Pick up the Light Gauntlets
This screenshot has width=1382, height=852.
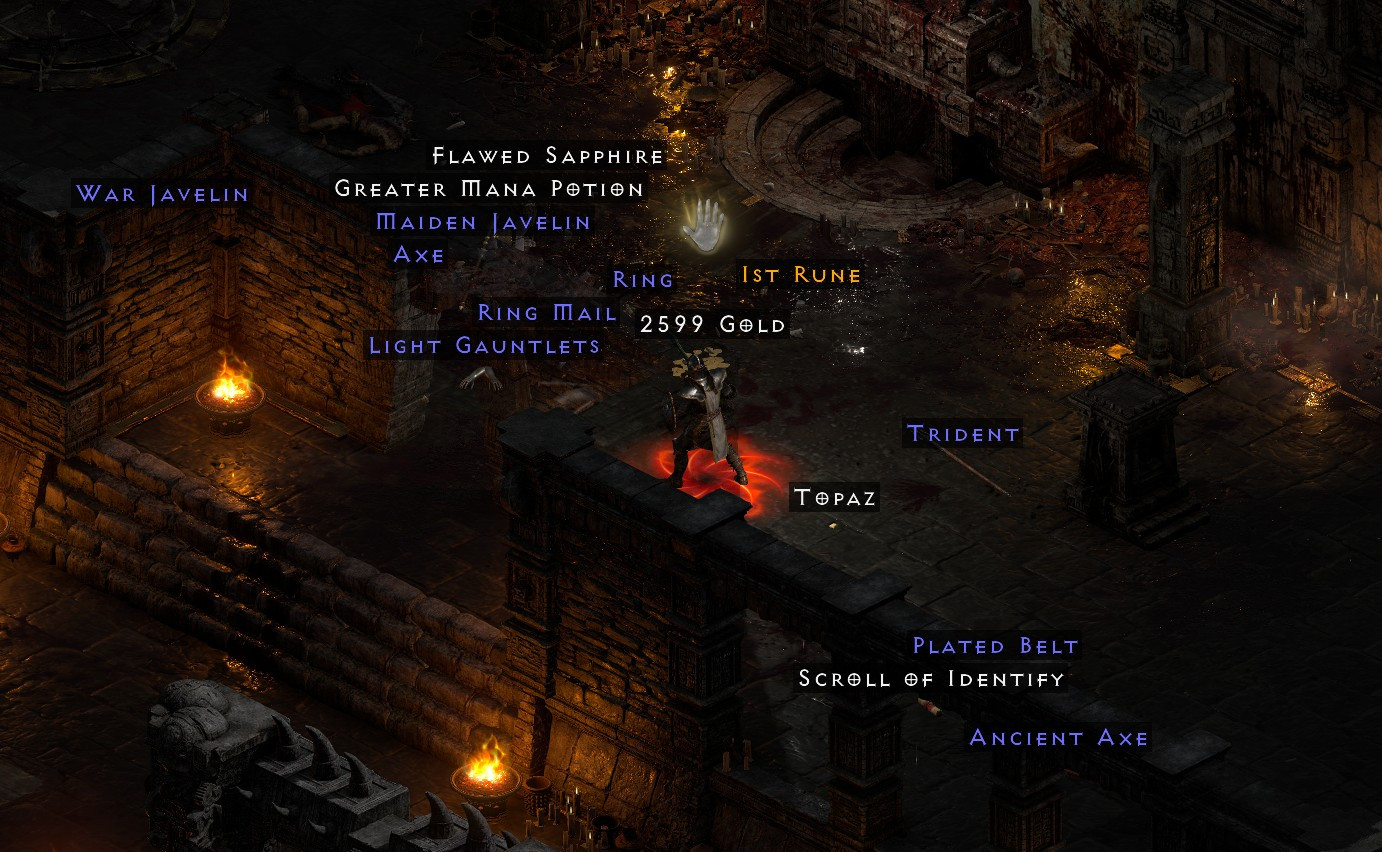[484, 345]
